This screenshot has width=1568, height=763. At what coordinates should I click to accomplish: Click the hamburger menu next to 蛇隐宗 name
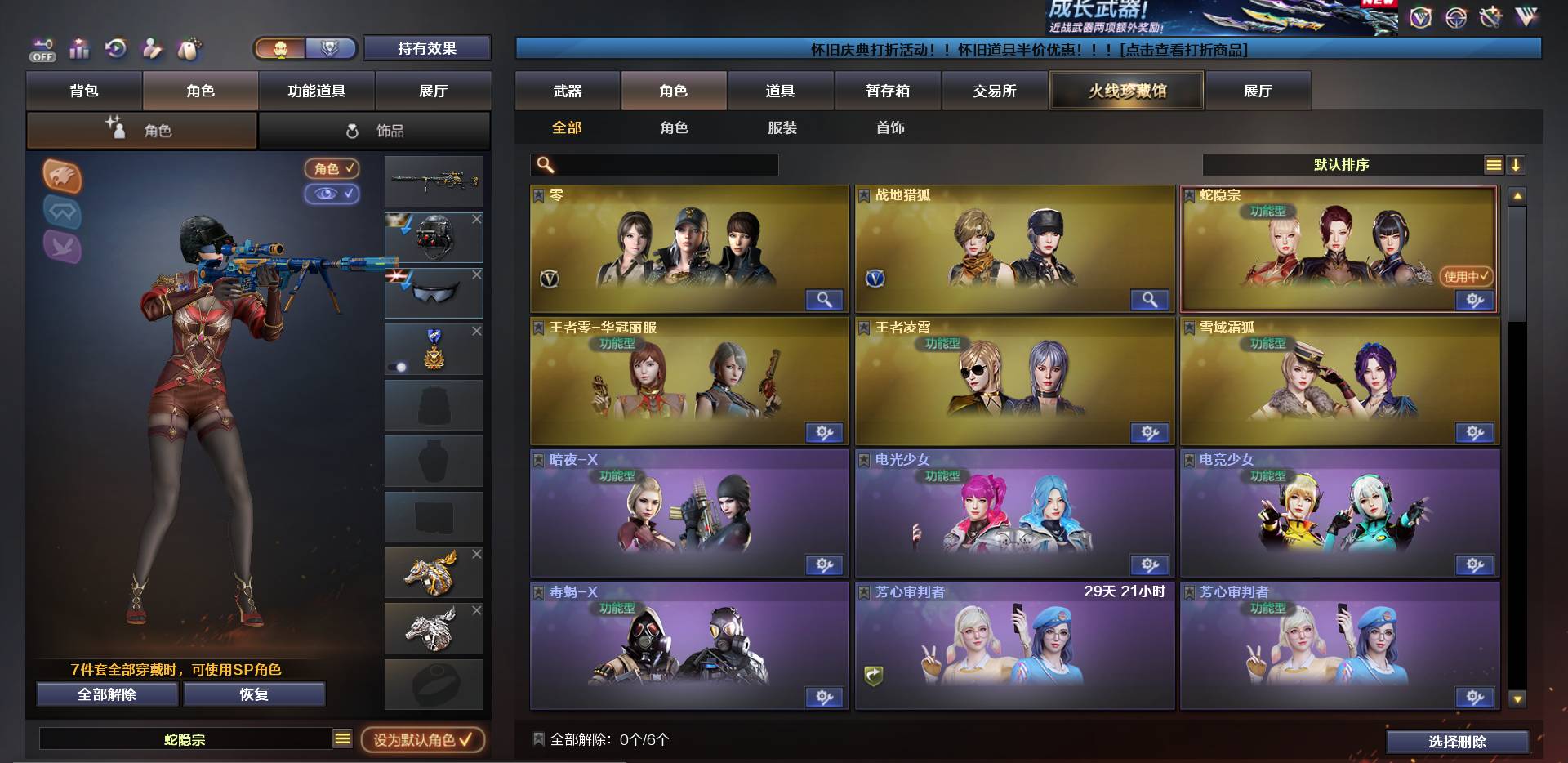coord(342,738)
